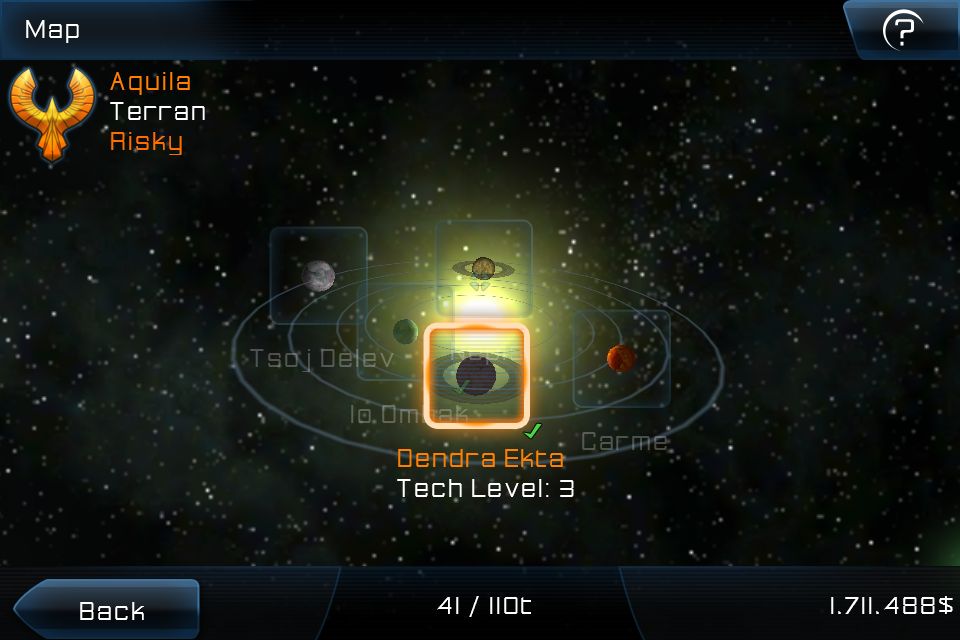This screenshot has width=960, height=640.
Task: Select the ringed orange planet tile
Action: point(484,267)
